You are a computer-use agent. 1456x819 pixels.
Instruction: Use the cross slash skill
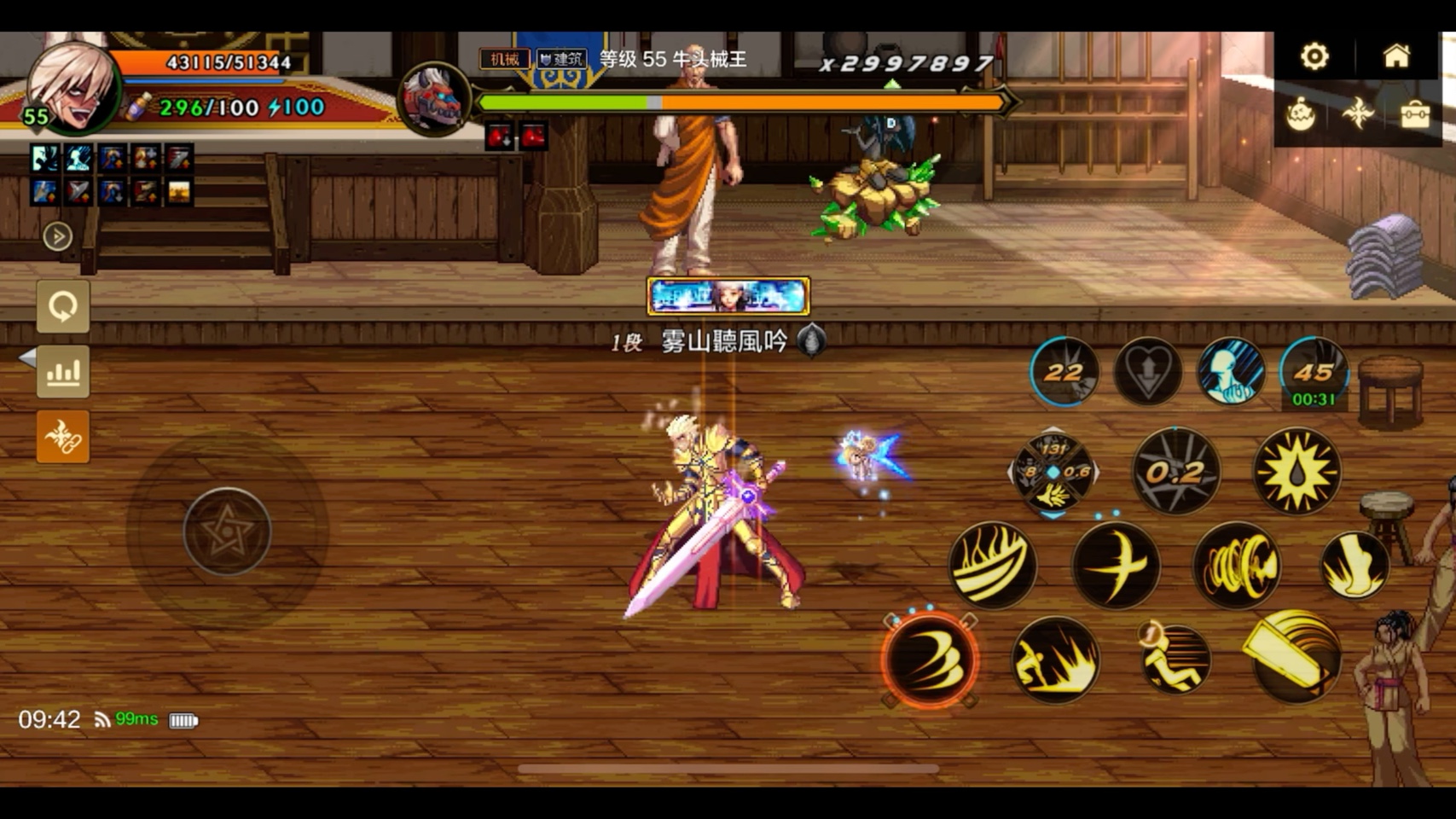click(1115, 565)
